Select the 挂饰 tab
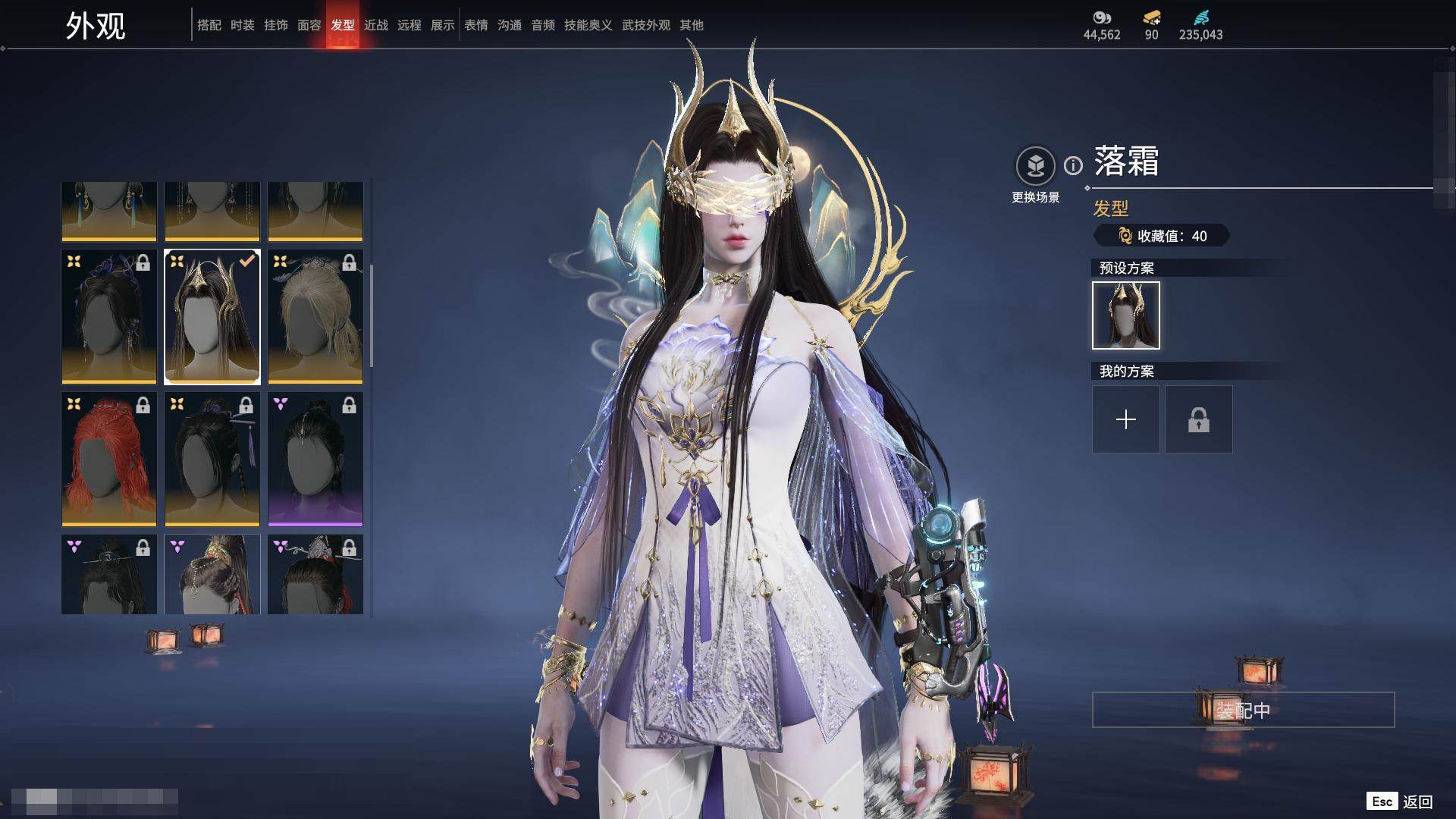This screenshot has width=1456, height=819. point(275,25)
